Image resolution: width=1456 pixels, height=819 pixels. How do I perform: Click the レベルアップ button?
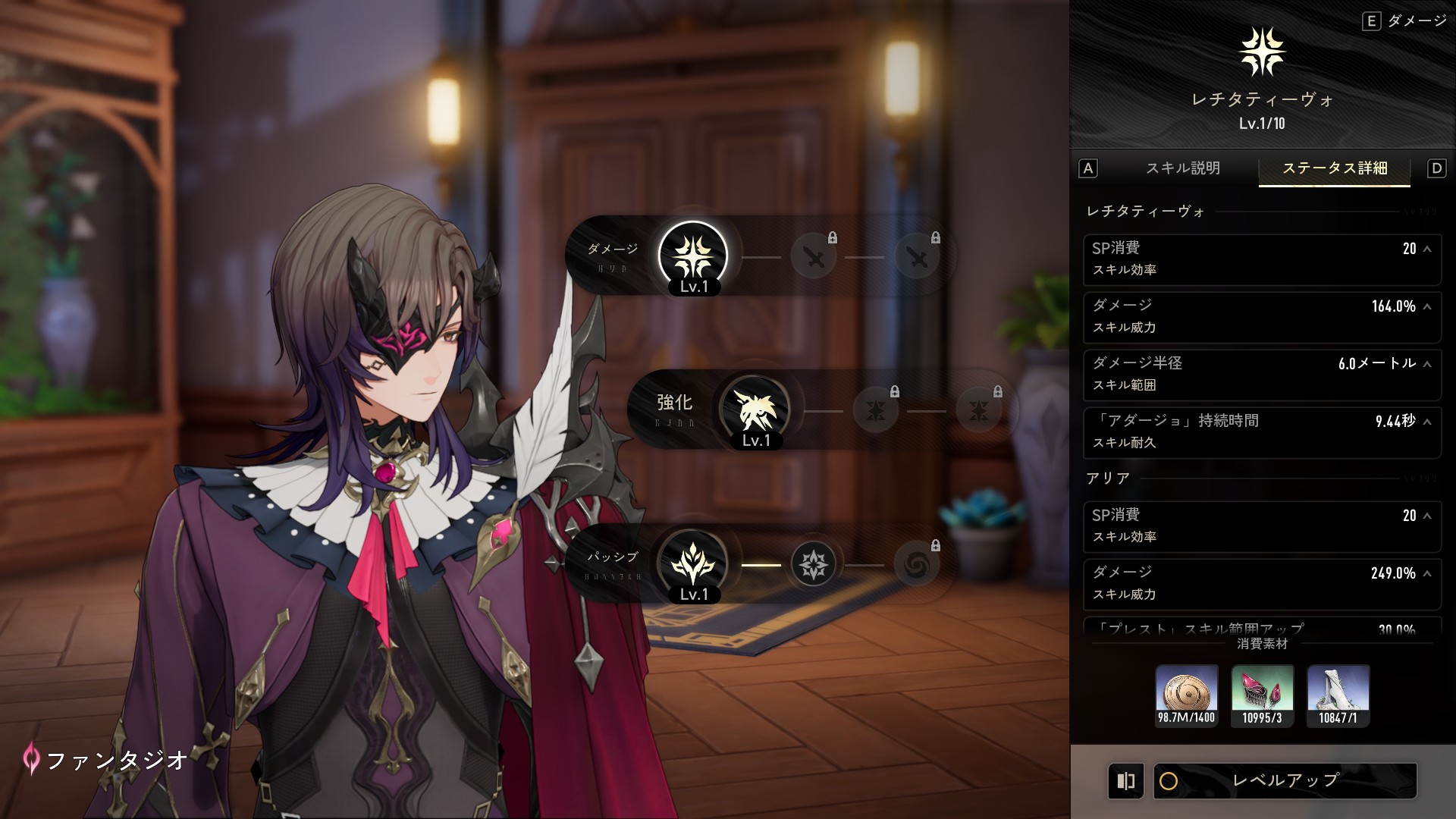pyautogui.click(x=1285, y=780)
